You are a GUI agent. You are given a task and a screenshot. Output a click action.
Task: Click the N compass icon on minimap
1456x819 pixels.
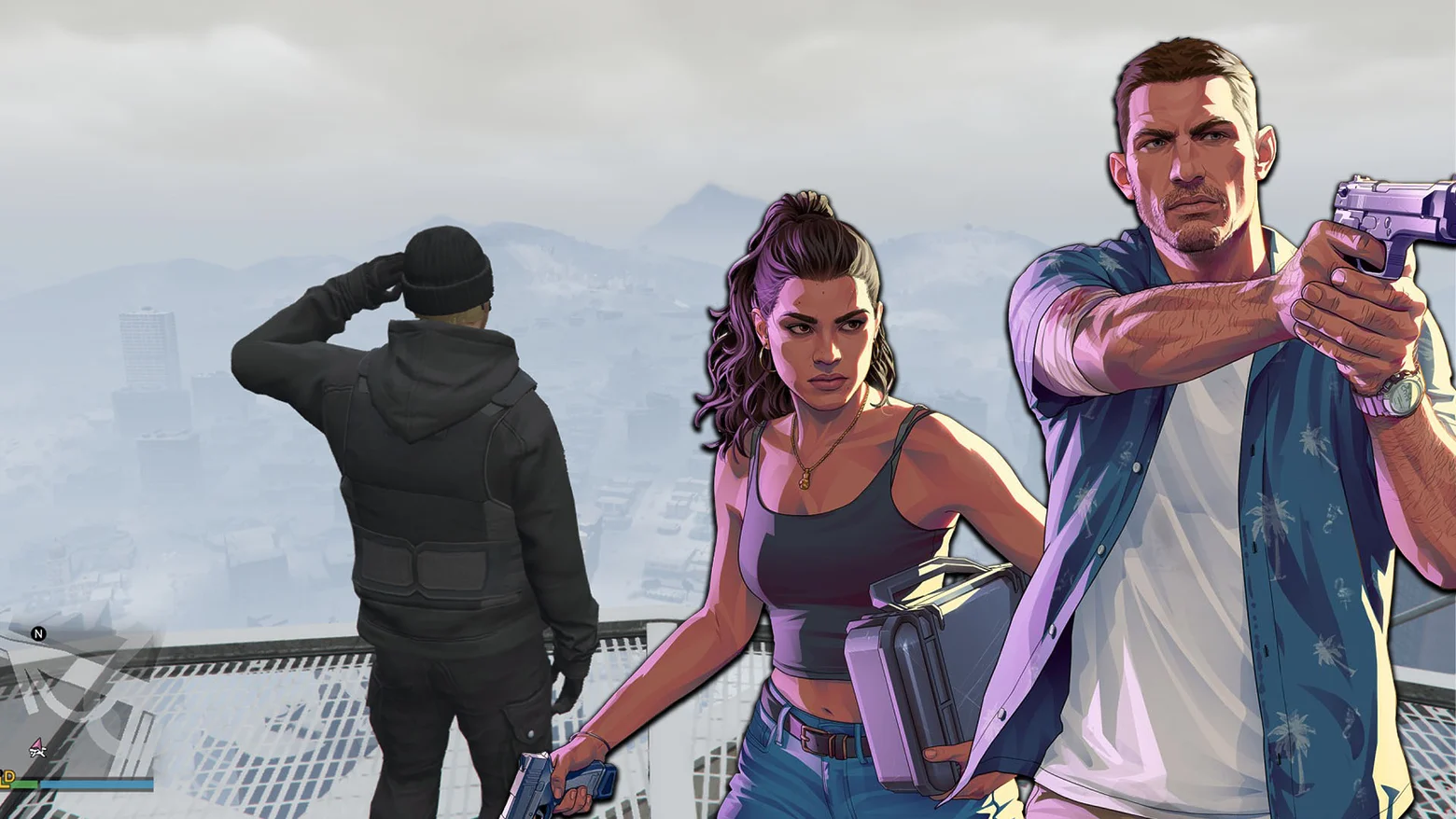coord(38,635)
